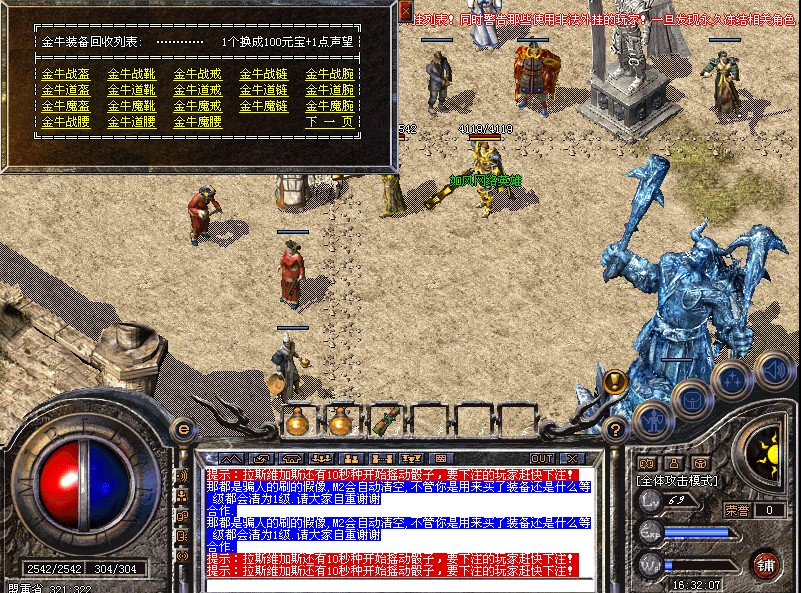
Task: Select the 金牛战链 link
Action: pyautogui.click(x=262, y=74)
